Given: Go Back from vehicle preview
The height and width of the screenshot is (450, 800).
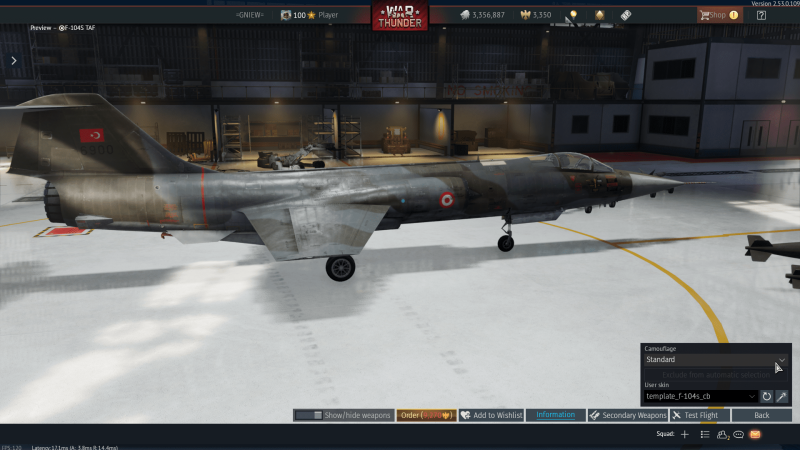Looking at the screenshot, I should coord(761,415).
